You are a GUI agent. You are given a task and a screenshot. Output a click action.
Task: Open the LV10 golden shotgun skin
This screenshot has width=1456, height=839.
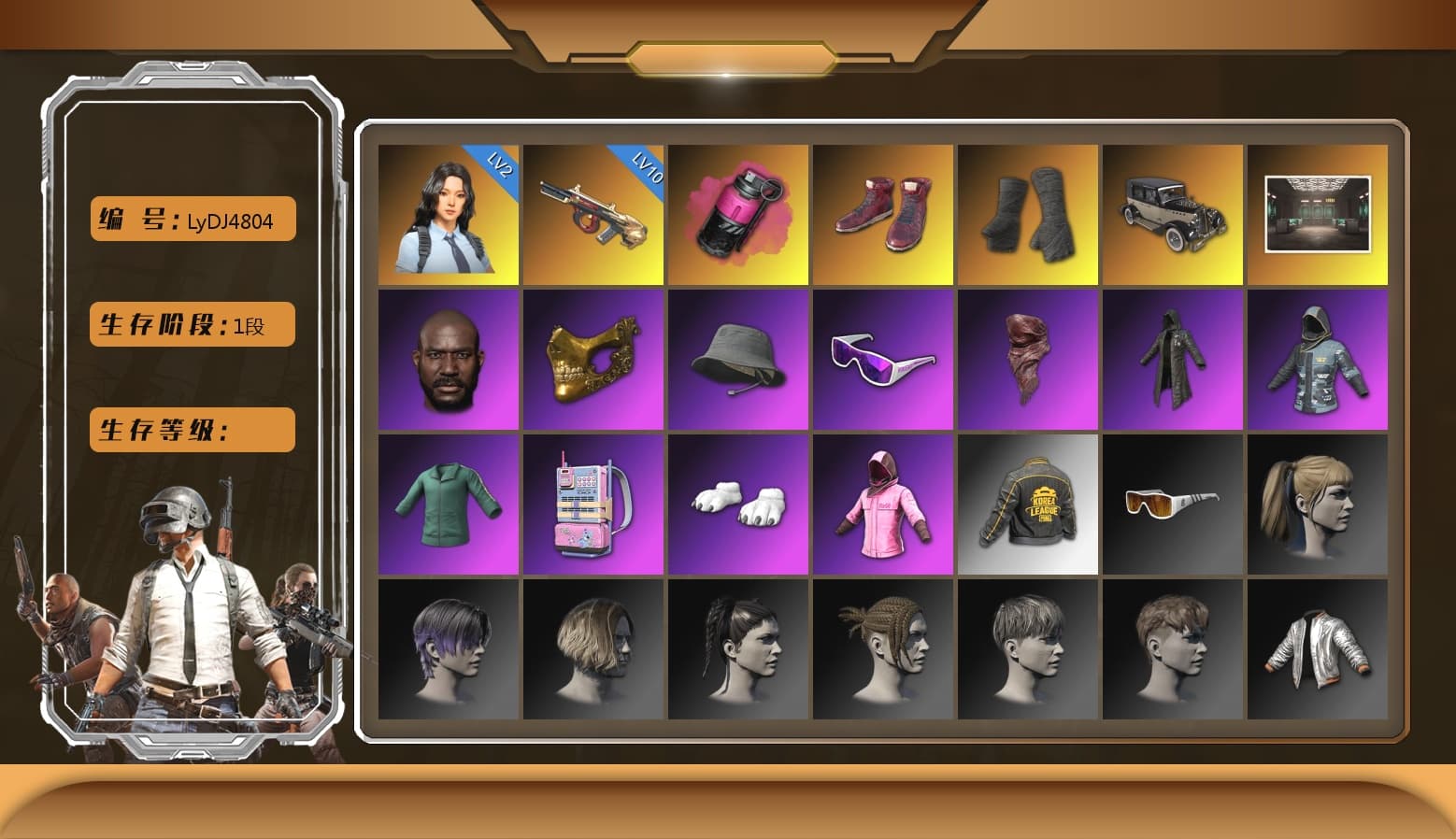tap(593, 213)
